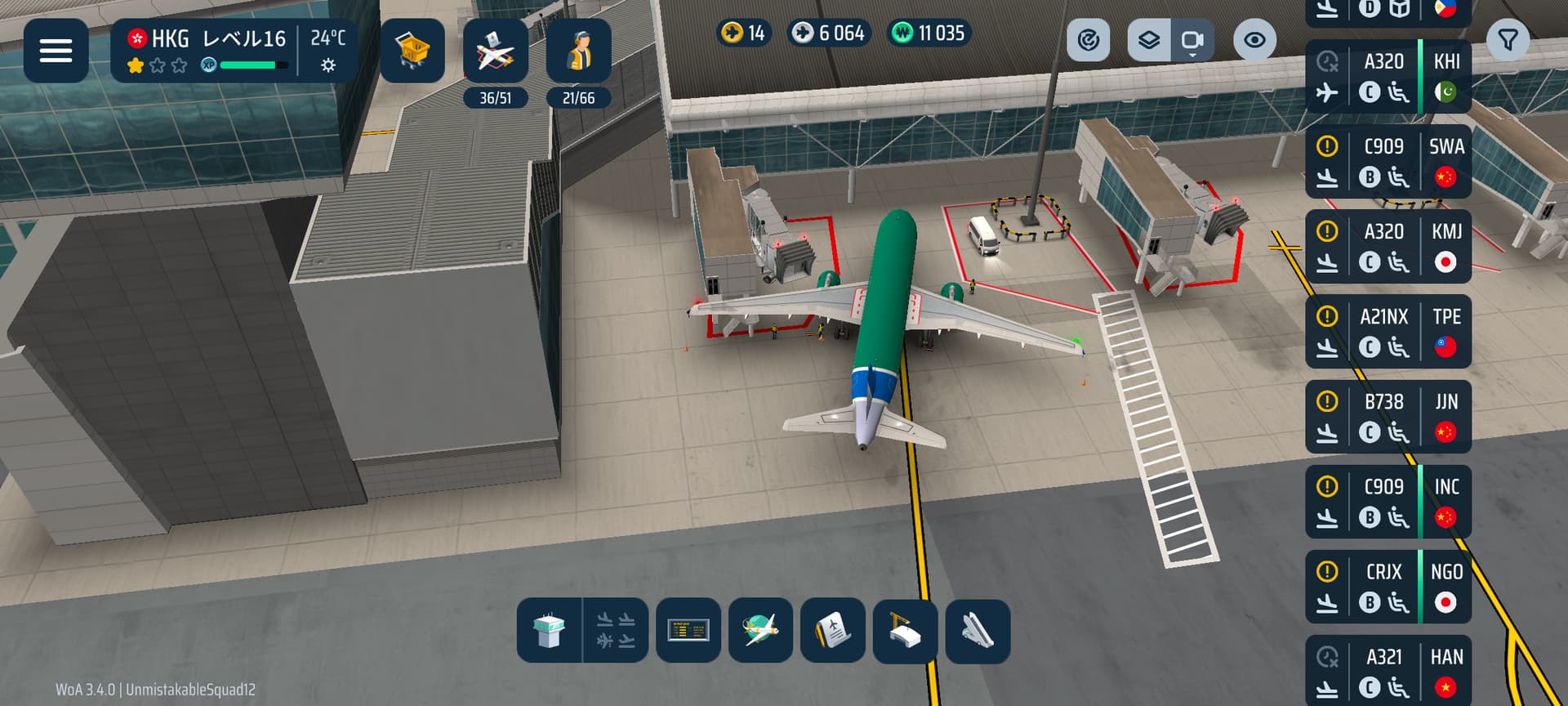This screenshot has height=706, width=1568.
Task: Open the staff panel showing 21/66
Action: point(578,52)
